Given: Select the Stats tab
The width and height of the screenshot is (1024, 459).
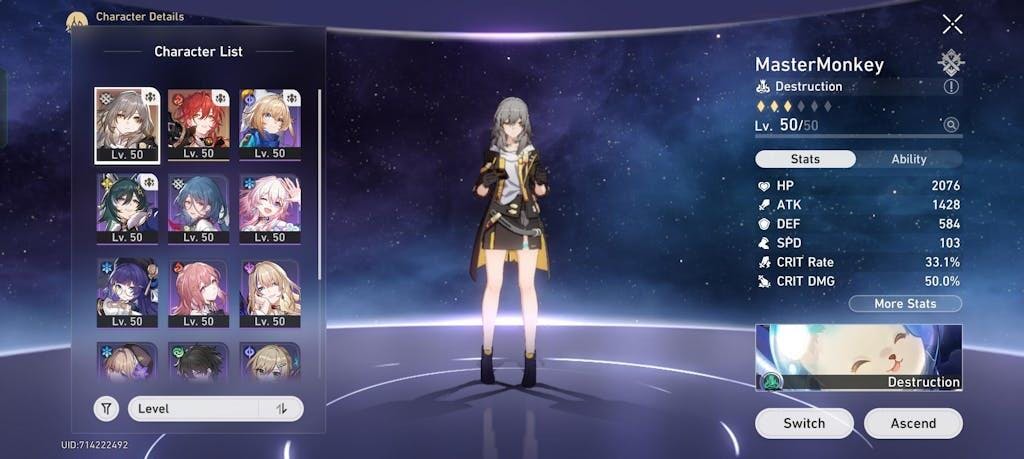Looking at the screenshot, I should 805,159.
